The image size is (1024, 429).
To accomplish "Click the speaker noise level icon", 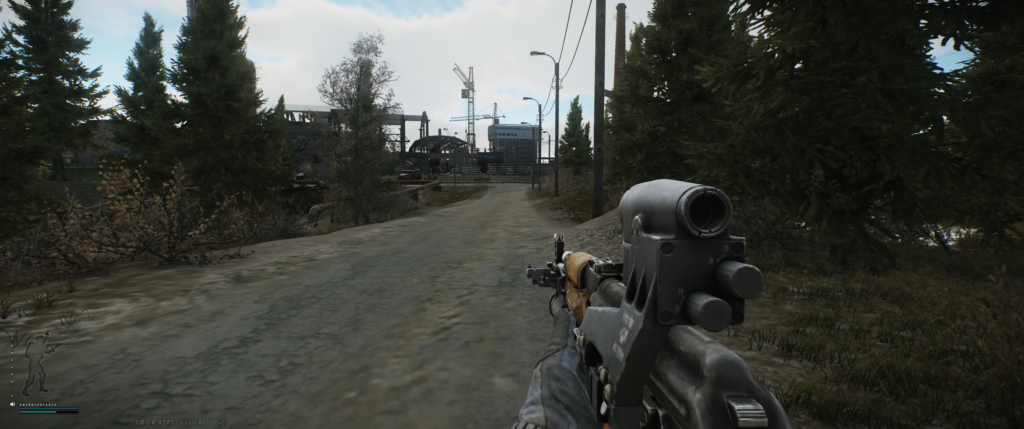I will point(12,404).
